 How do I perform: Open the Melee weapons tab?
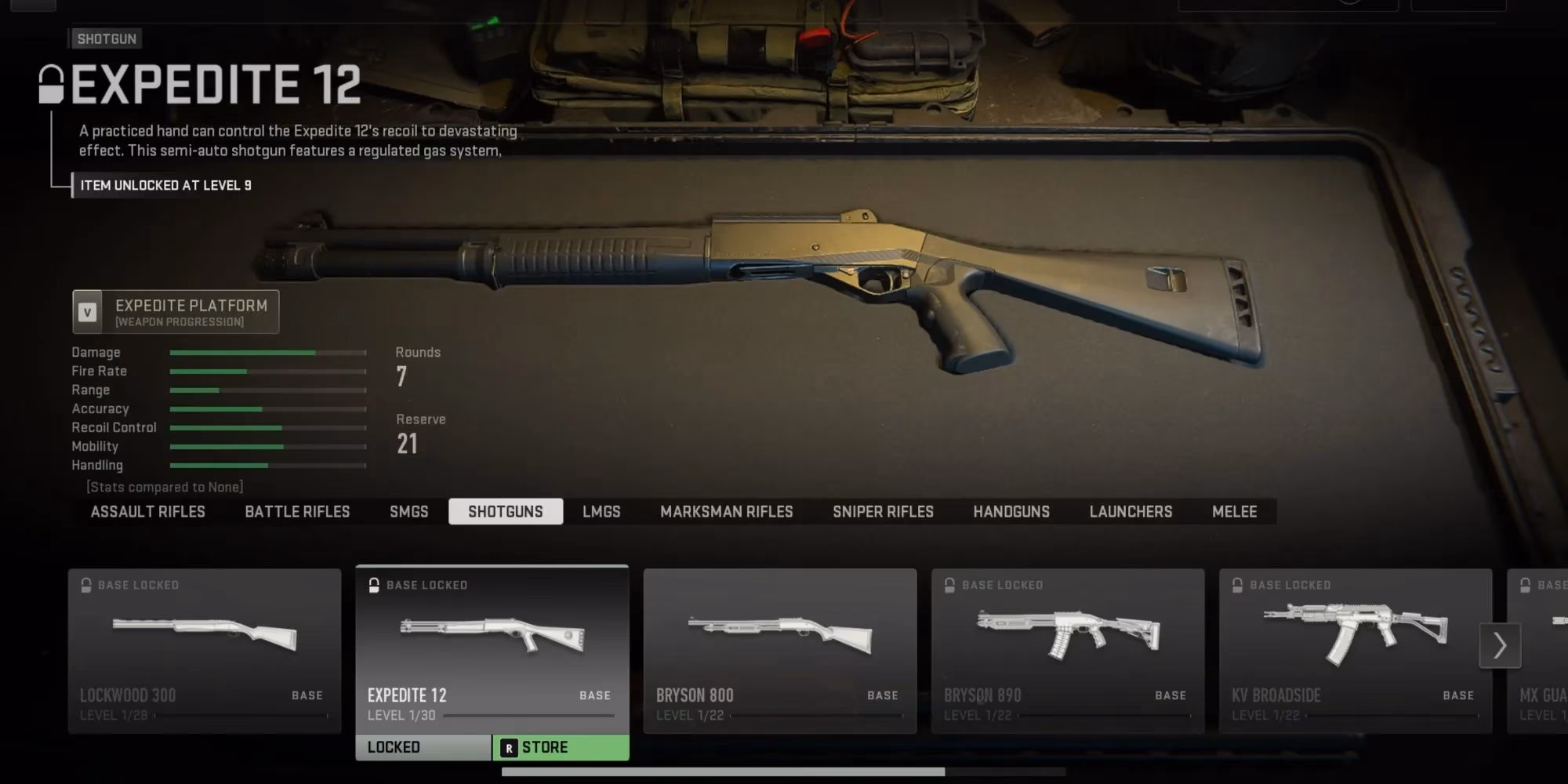1234,512
